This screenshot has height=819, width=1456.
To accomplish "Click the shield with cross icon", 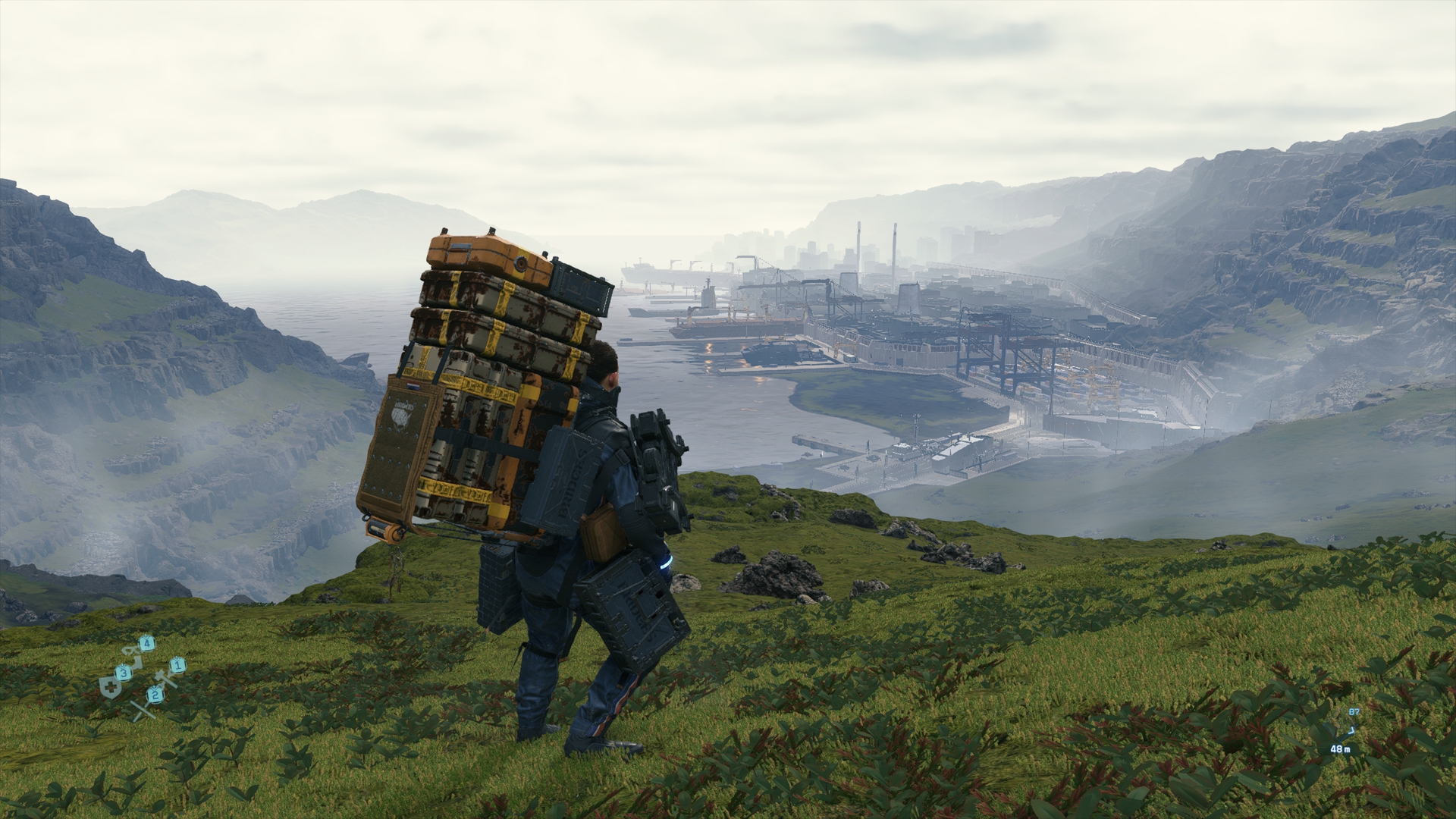I will 111,686.
